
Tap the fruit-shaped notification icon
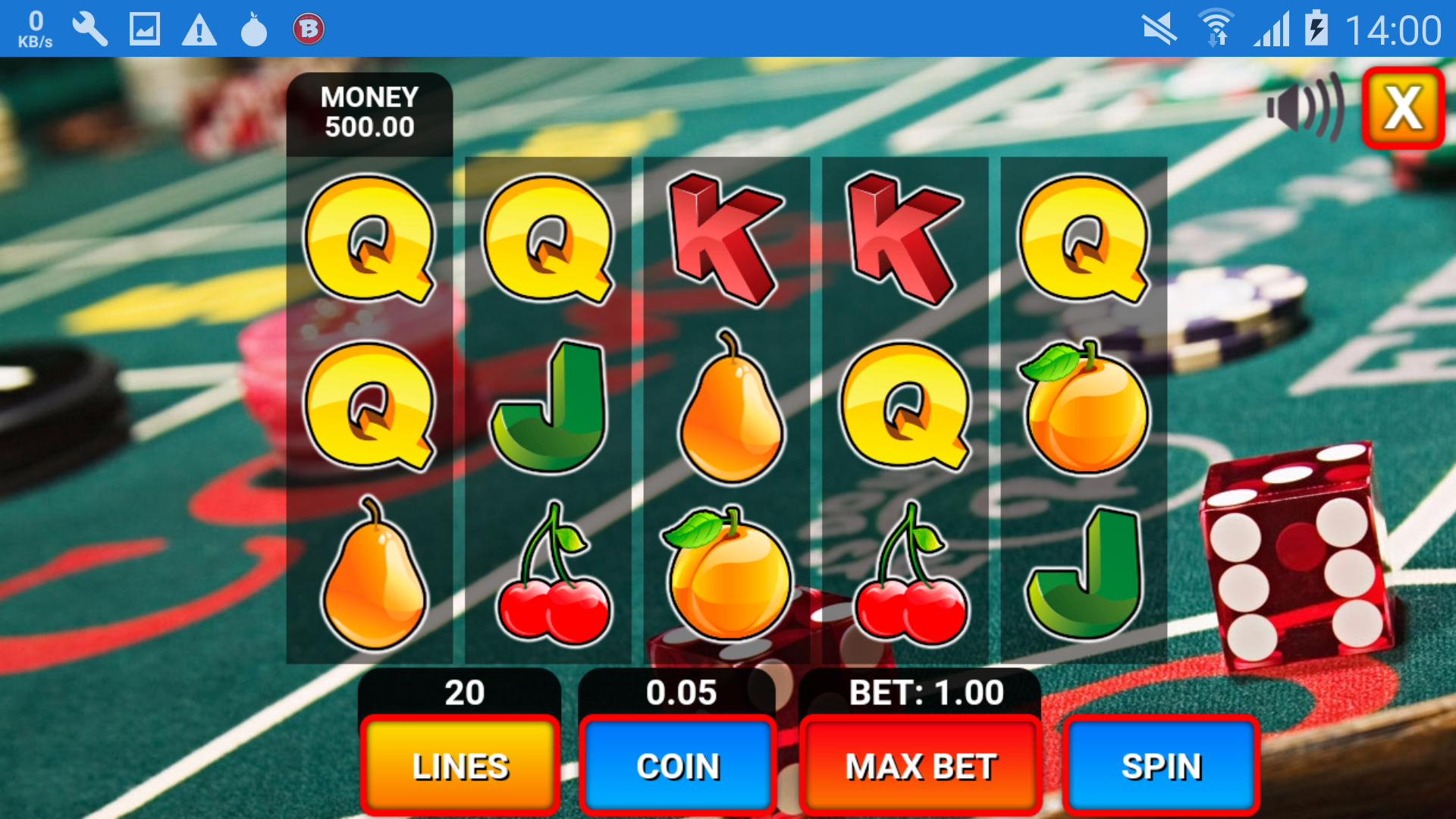(x=252, y=29)
